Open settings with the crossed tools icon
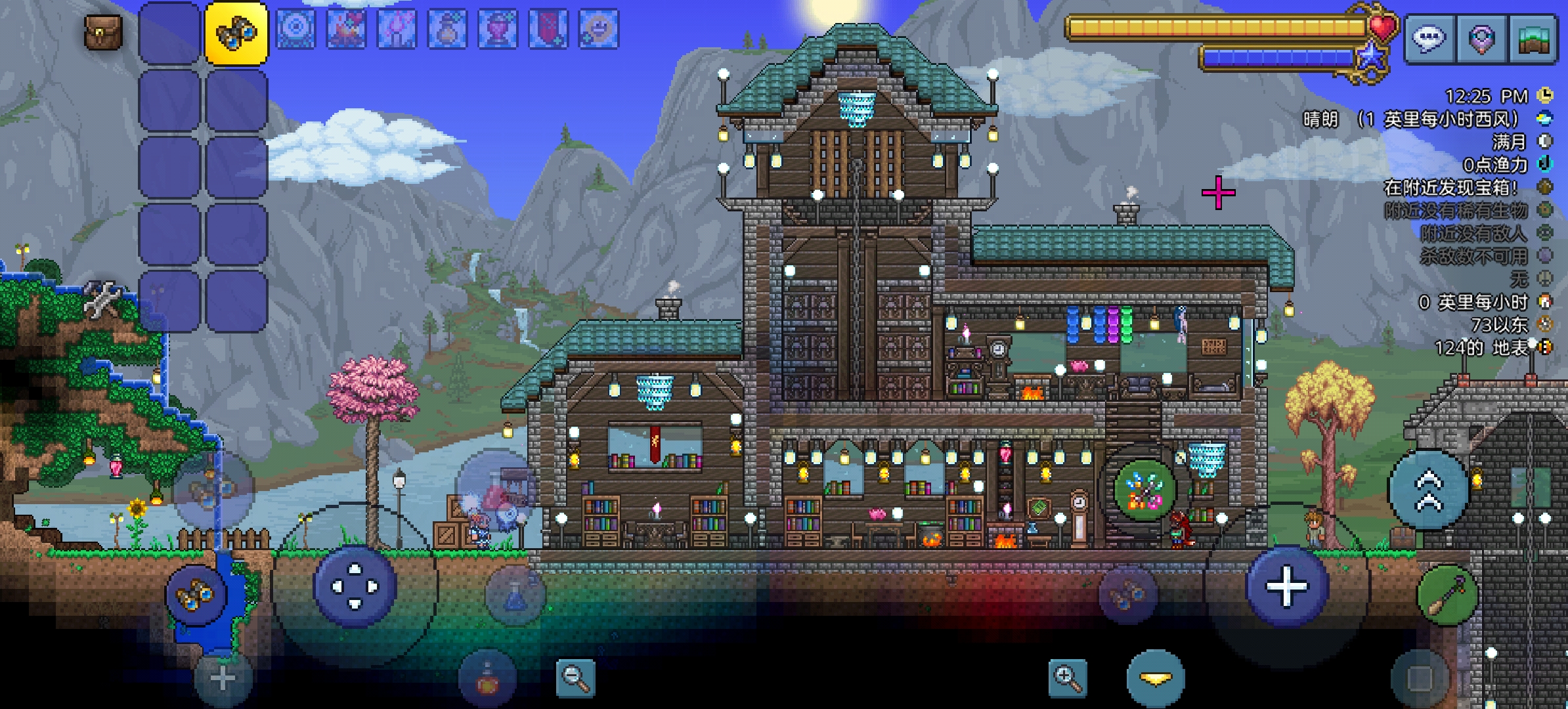Viewport: 1568px width, 709px height. pos(103,299)
